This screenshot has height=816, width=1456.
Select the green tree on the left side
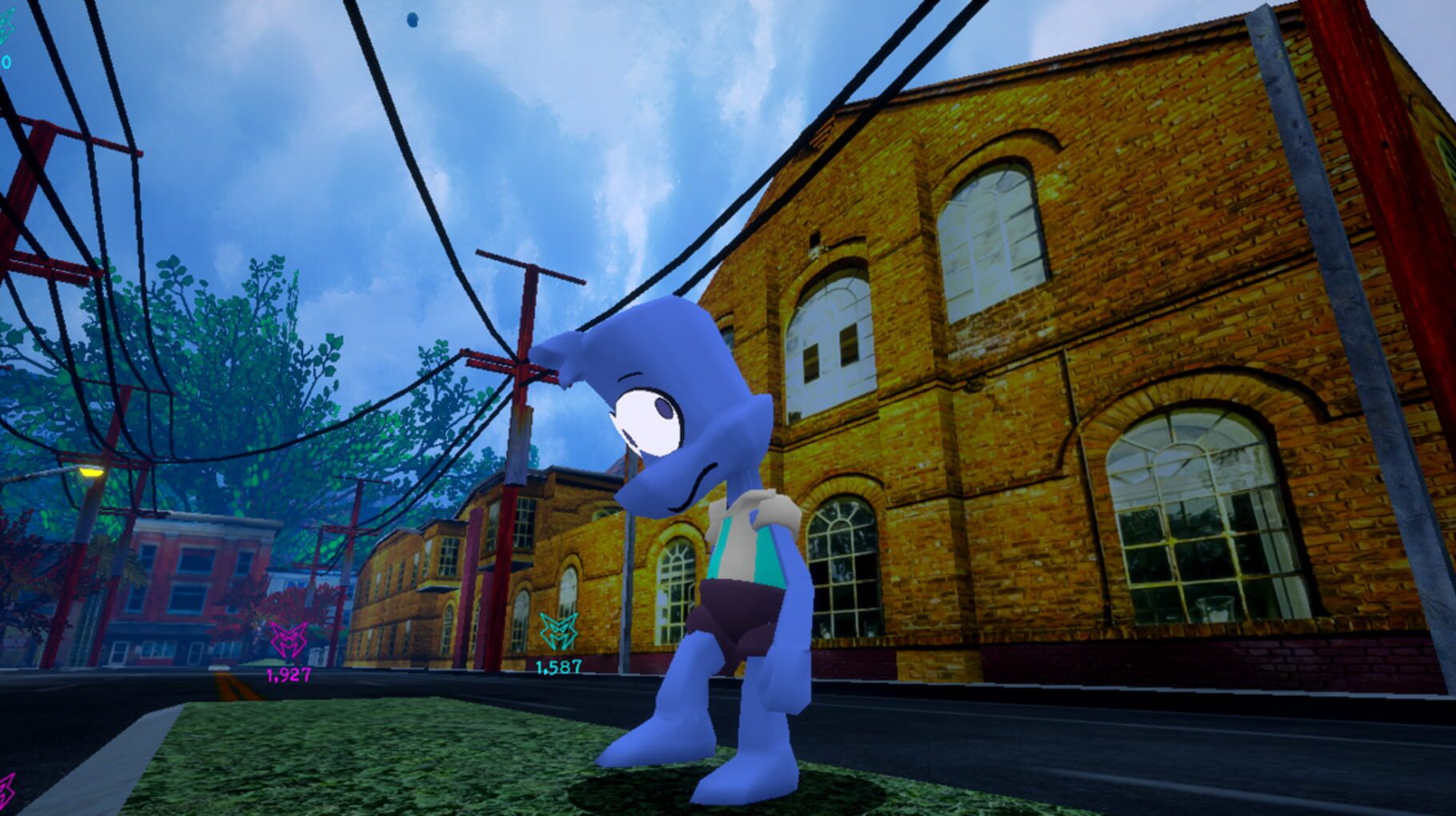[232, 360]
